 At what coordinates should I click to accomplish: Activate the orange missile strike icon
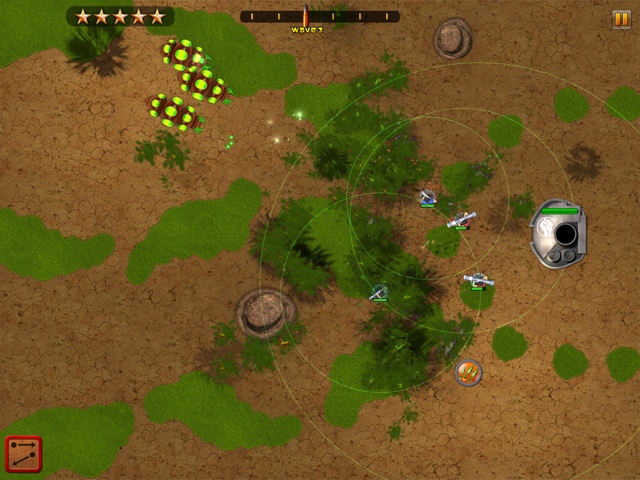468,373
